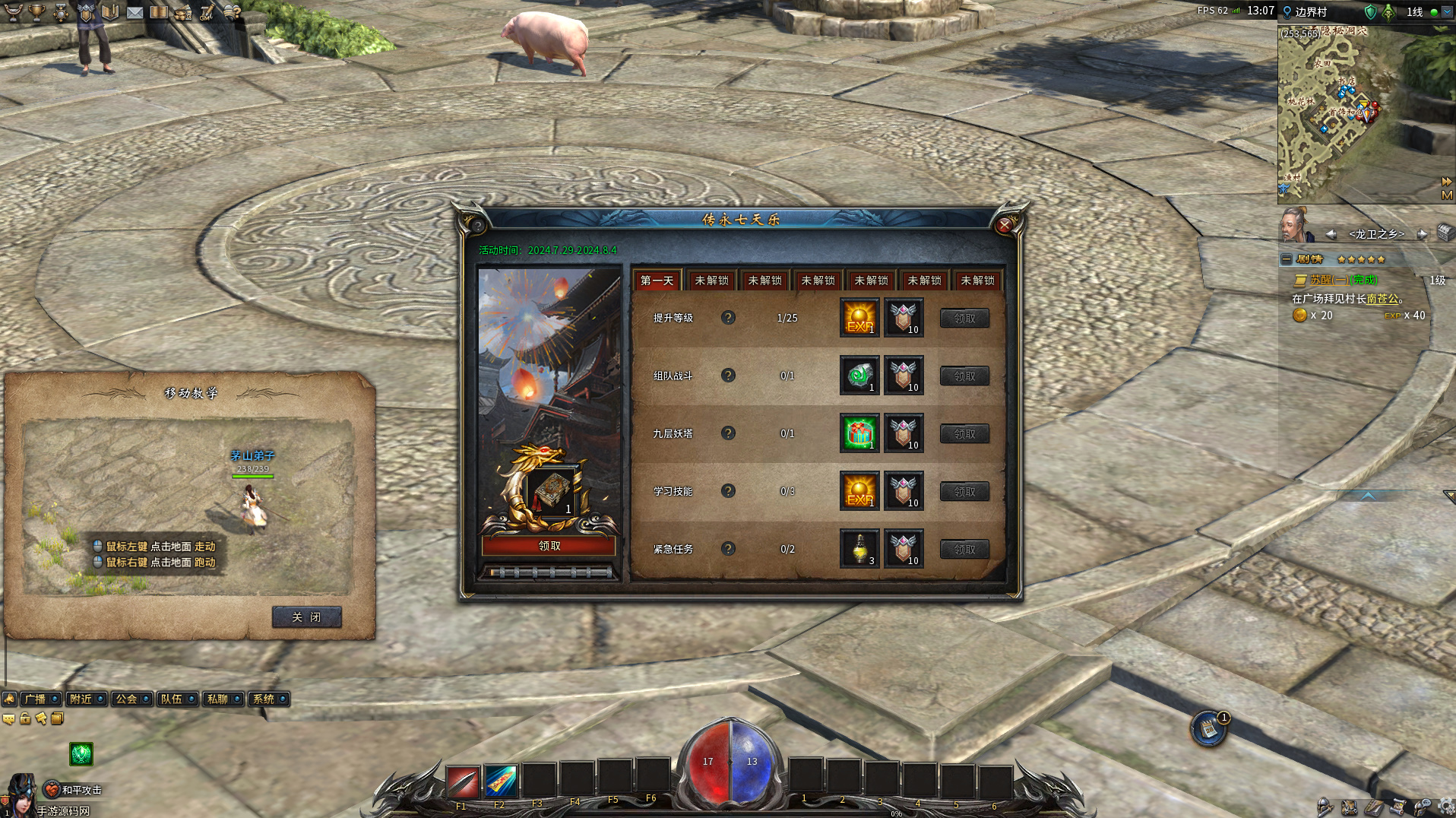Close the 七天乐 event window

pyautogui.click(x=1004, y=225)
